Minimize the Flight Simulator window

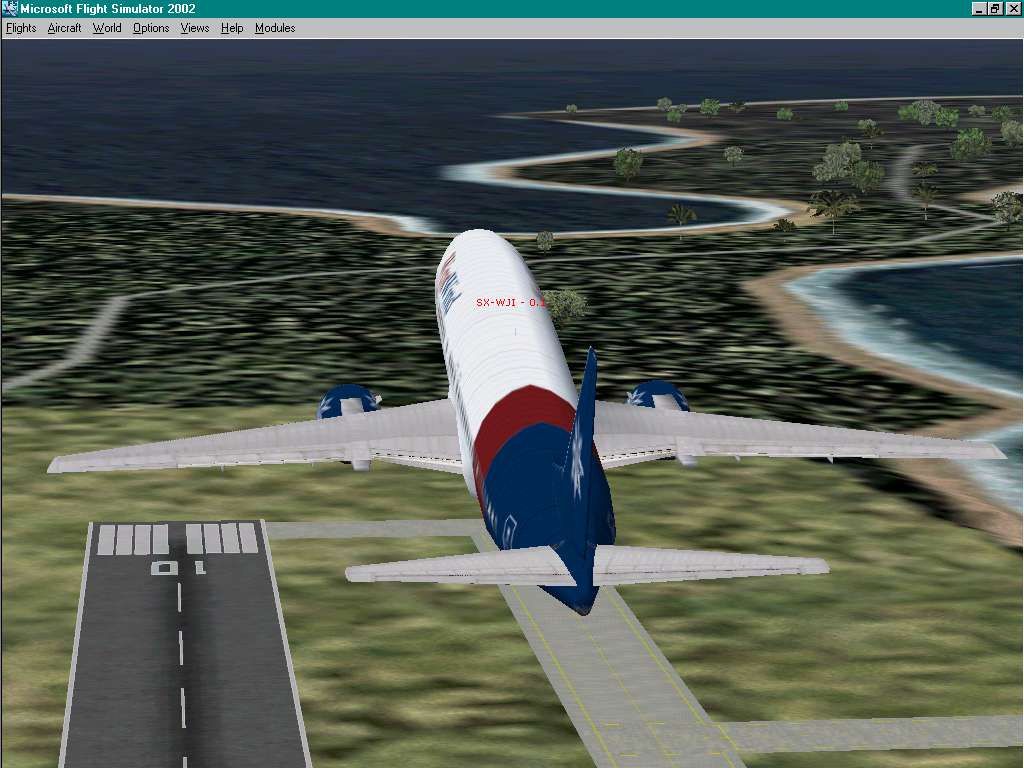980,9
